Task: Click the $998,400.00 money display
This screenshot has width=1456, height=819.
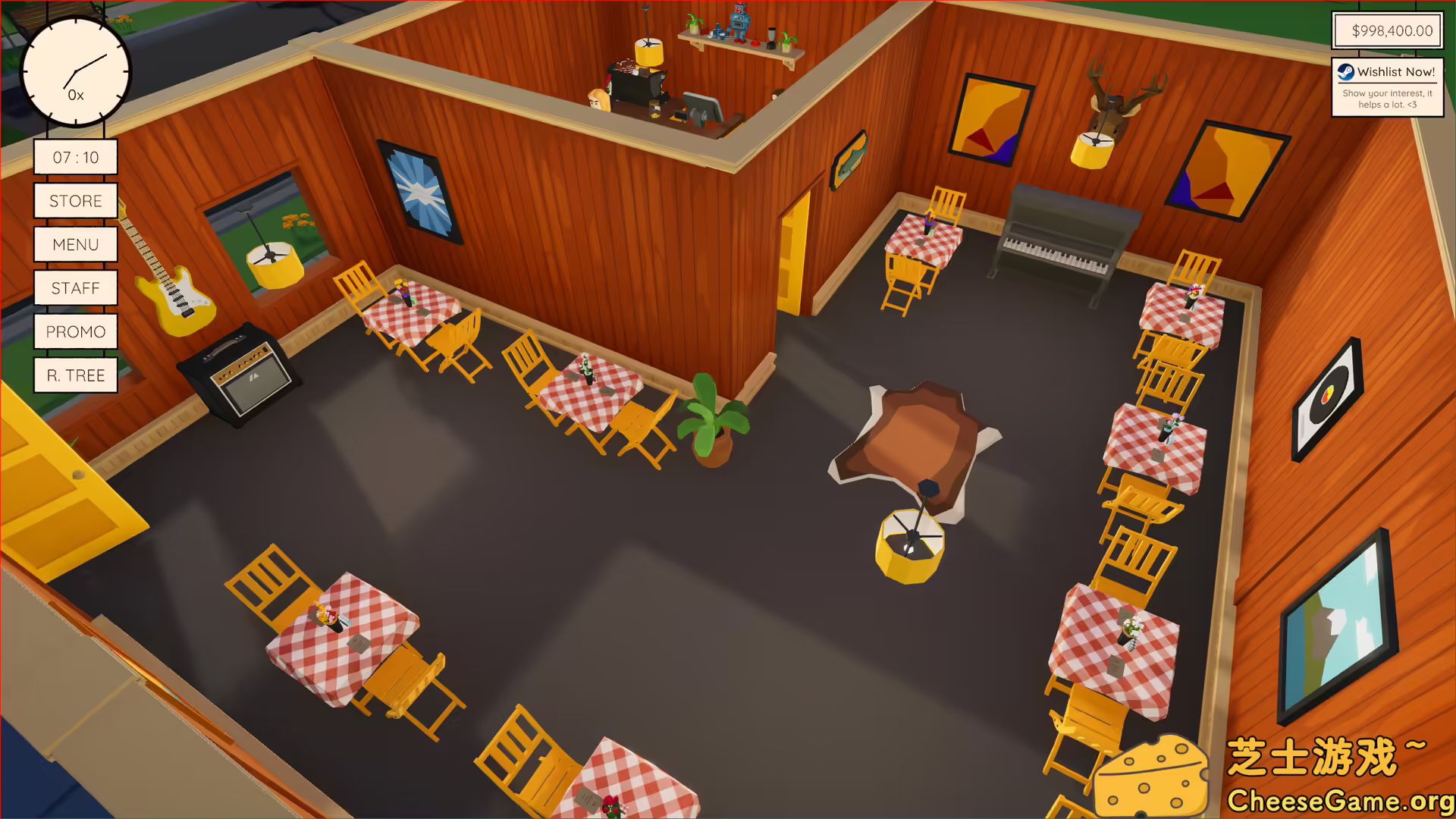Action: point(1388,30)
